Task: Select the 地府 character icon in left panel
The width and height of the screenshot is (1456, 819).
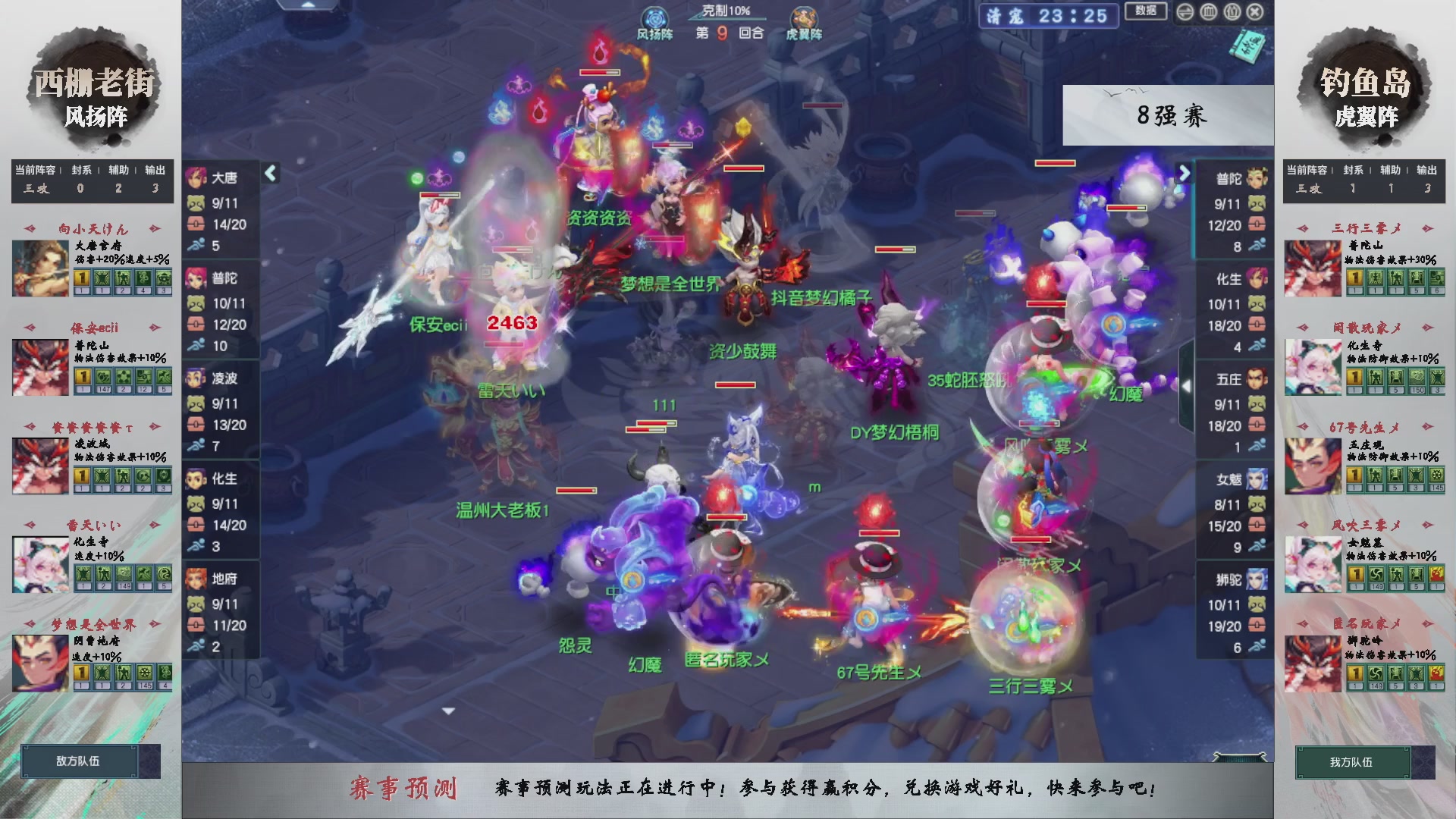Action: click(197, 578)
